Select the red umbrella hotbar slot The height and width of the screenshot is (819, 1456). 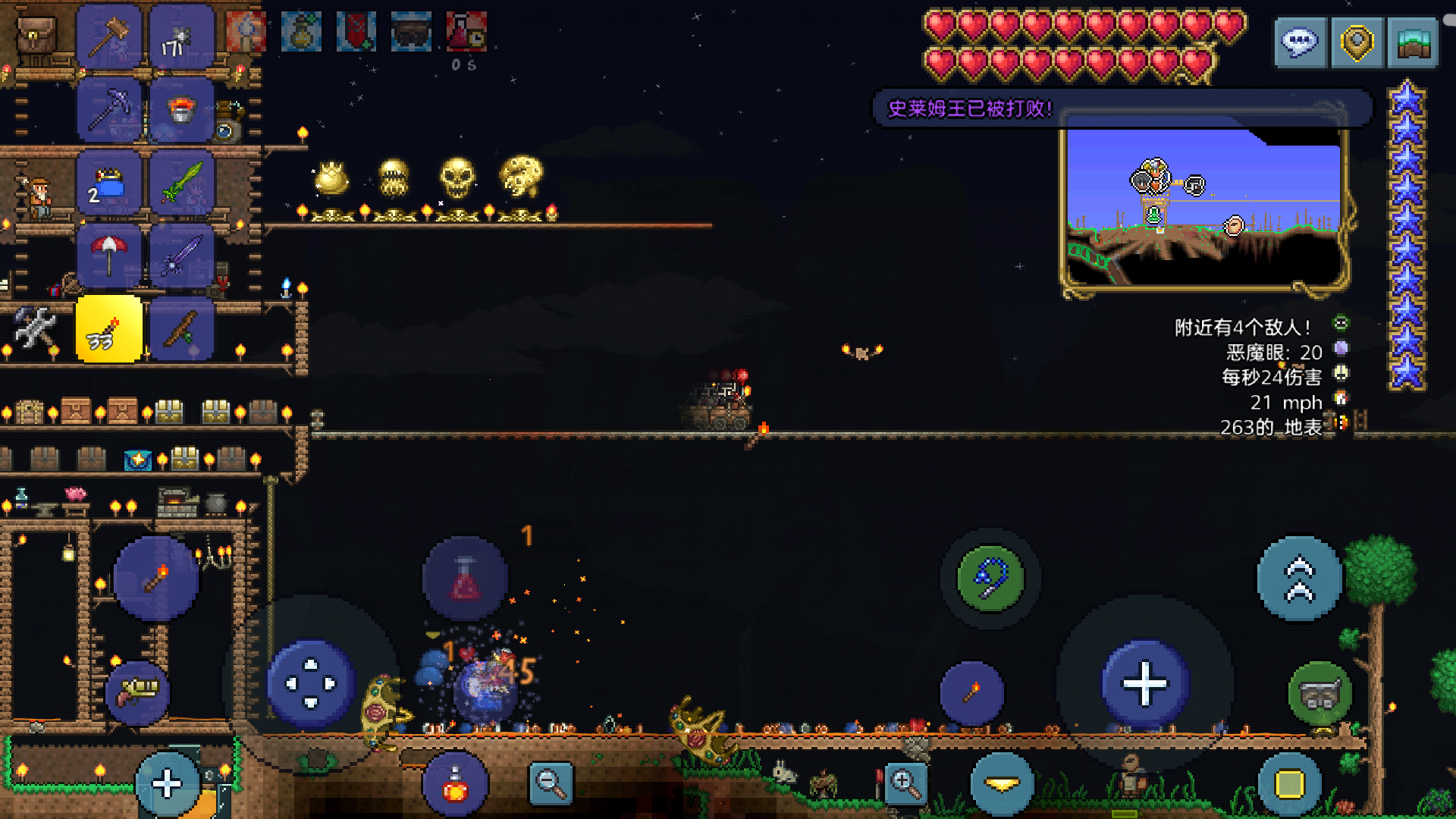tap(108, 256)
